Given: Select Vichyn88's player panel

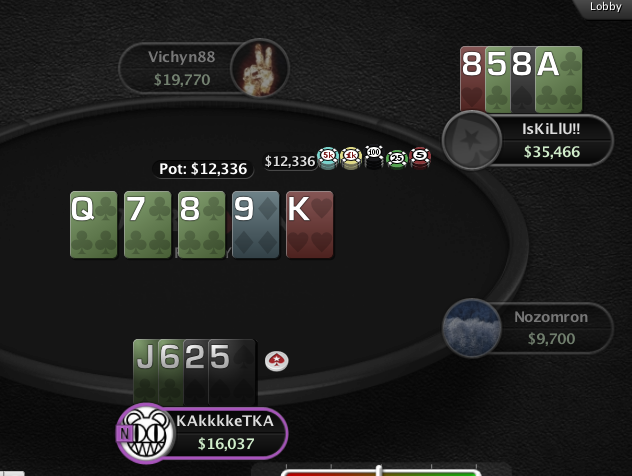Looking at the screenshot, I should [180, 68].
